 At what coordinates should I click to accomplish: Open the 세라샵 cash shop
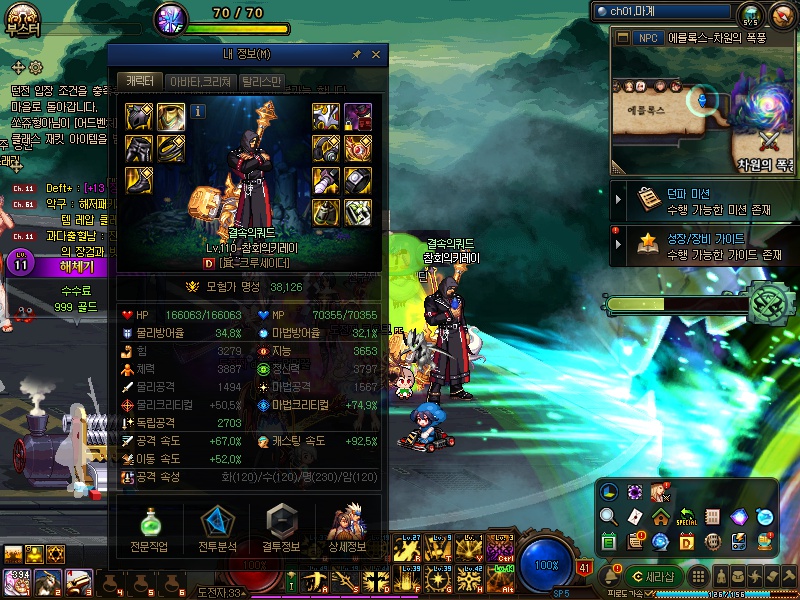pos(652,576)
